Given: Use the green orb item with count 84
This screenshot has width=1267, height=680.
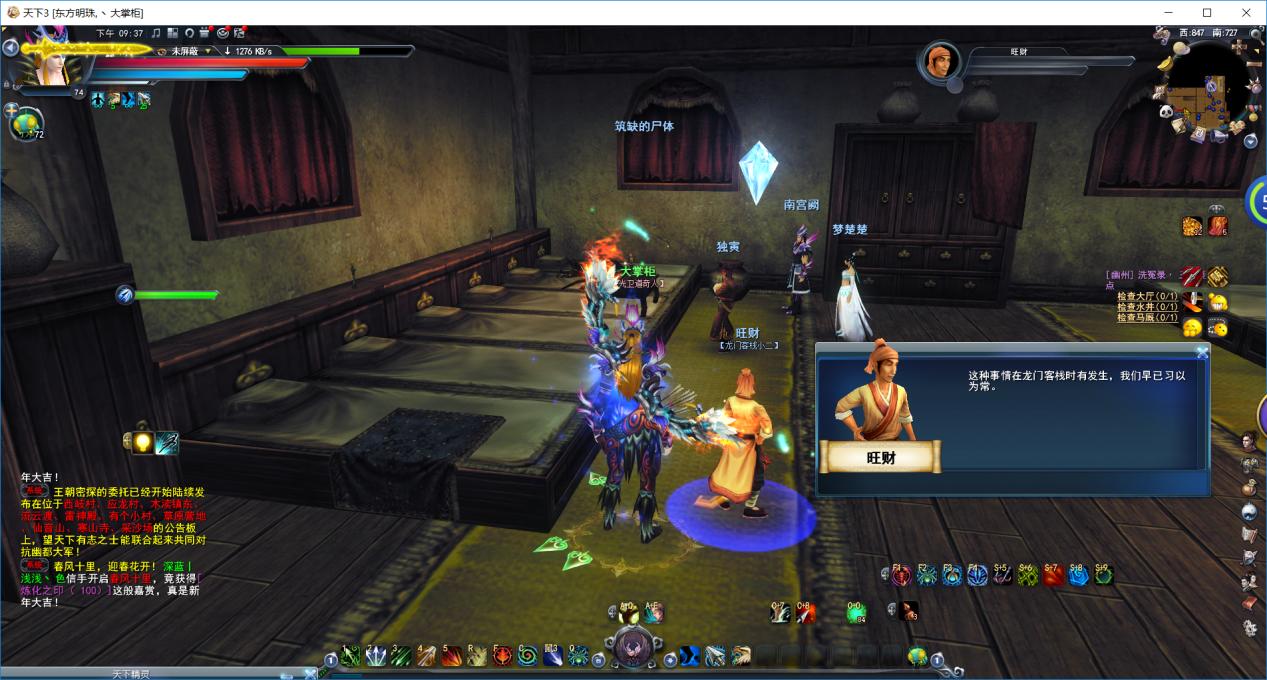Looking at the screenshot, I should [856, 612].
